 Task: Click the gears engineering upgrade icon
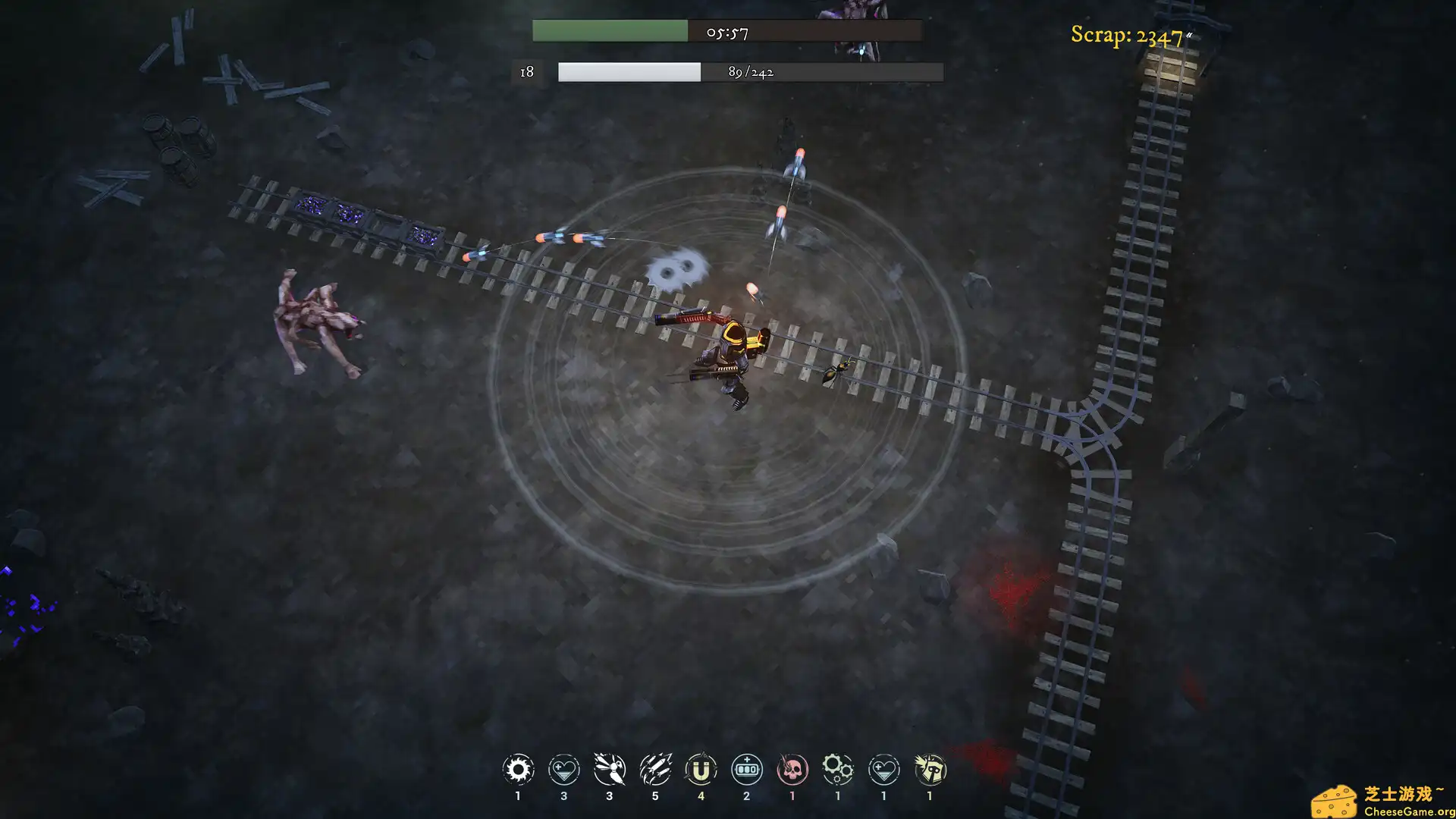[837, 769]
